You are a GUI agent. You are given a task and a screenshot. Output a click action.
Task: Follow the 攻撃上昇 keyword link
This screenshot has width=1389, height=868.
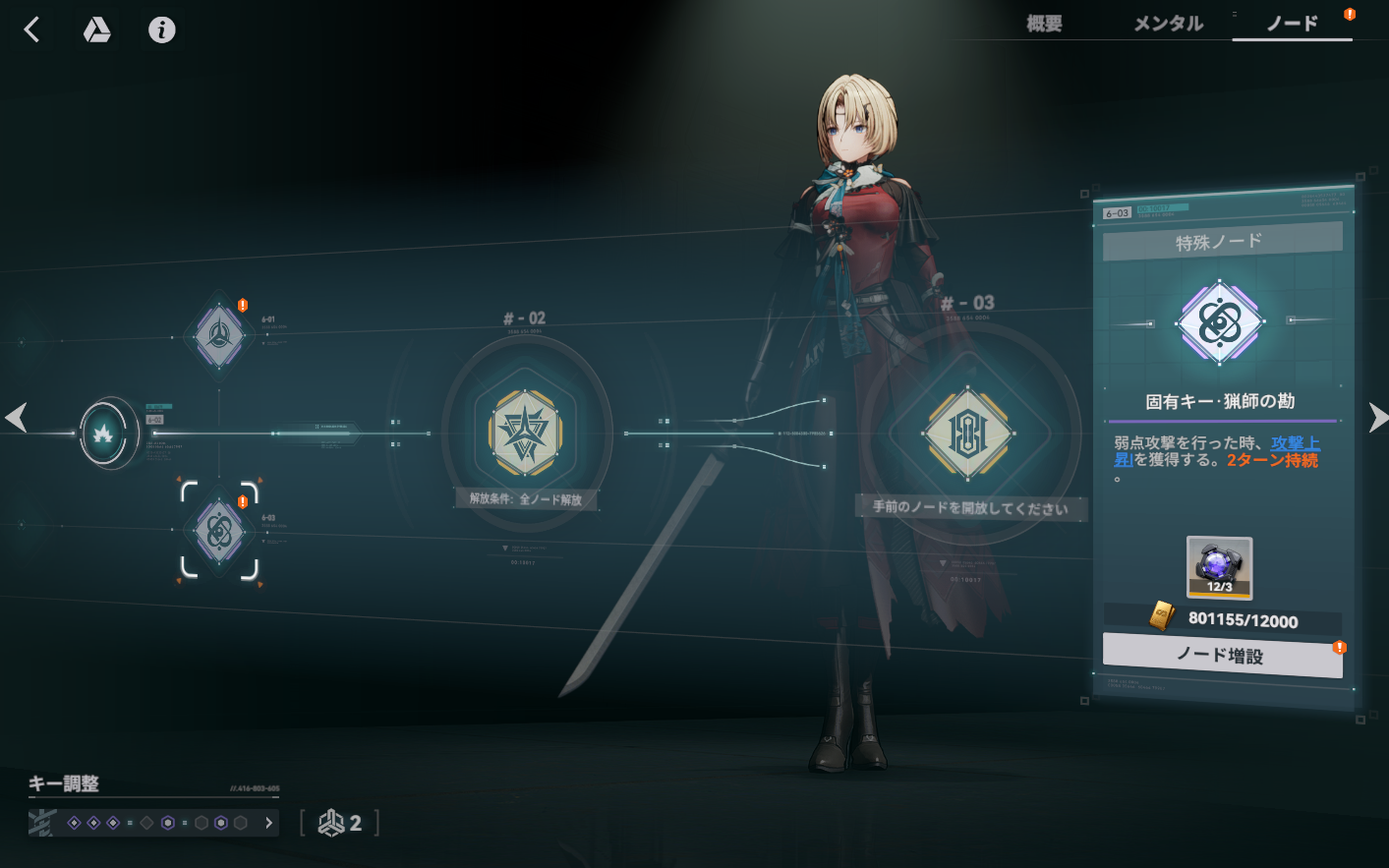[1295, 444]
